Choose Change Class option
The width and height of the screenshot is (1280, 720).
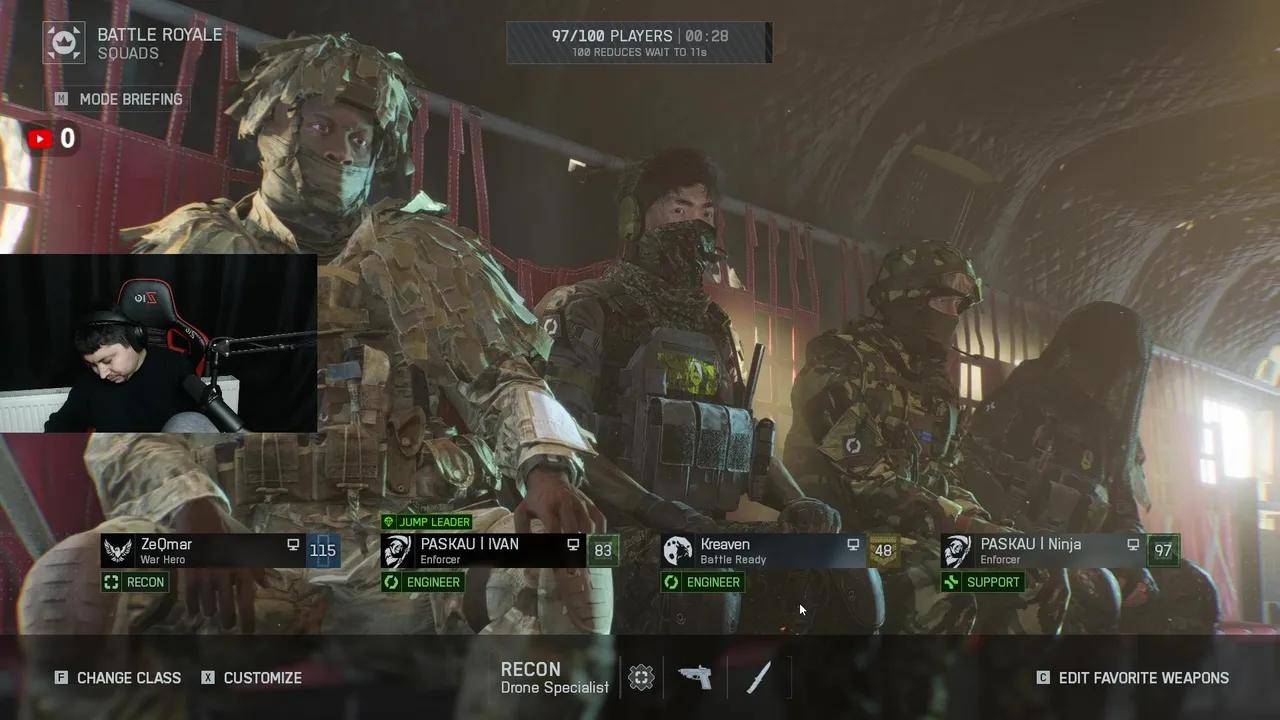118,678
